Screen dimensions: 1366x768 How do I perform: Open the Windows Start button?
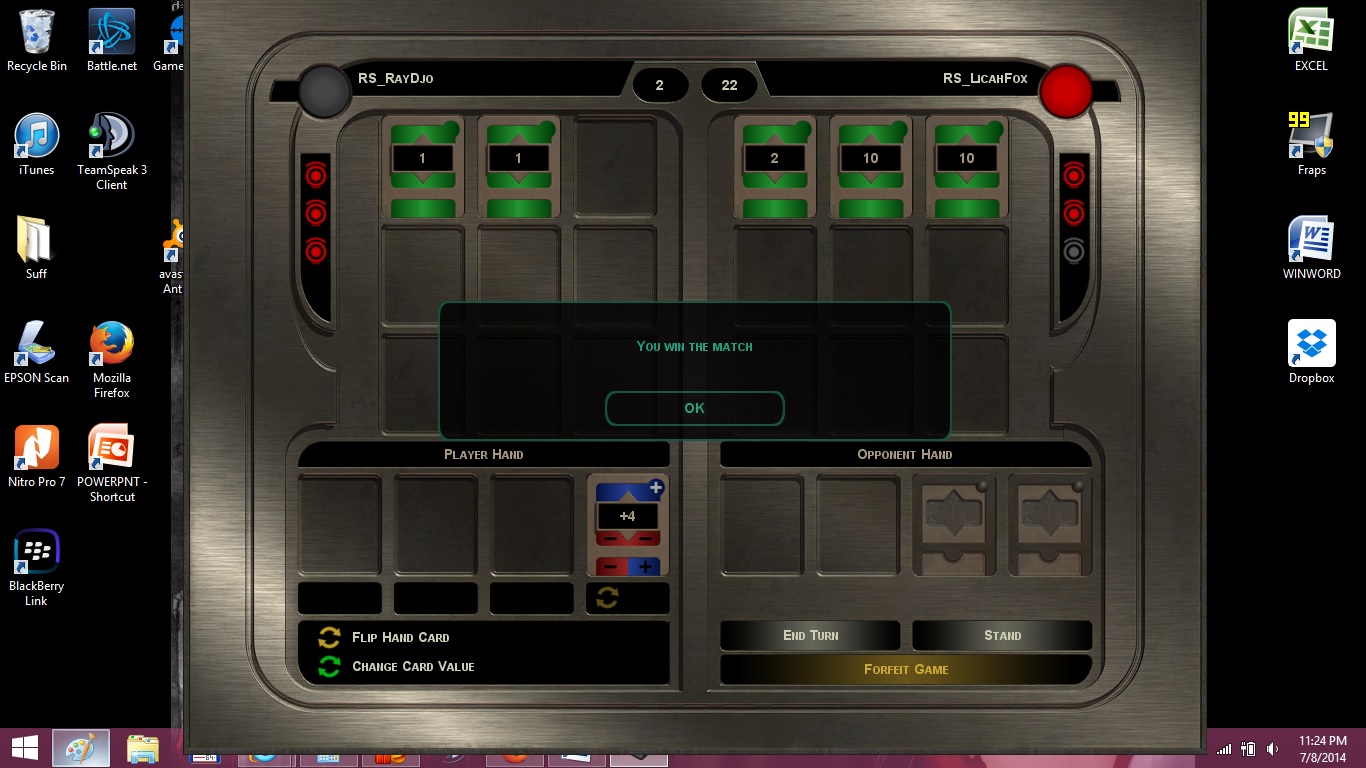24,748
